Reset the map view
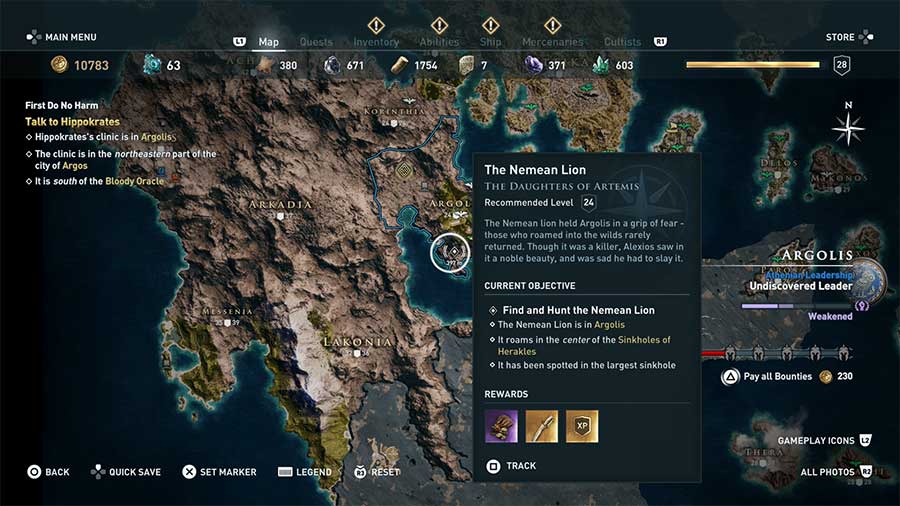 pos(376,472)
